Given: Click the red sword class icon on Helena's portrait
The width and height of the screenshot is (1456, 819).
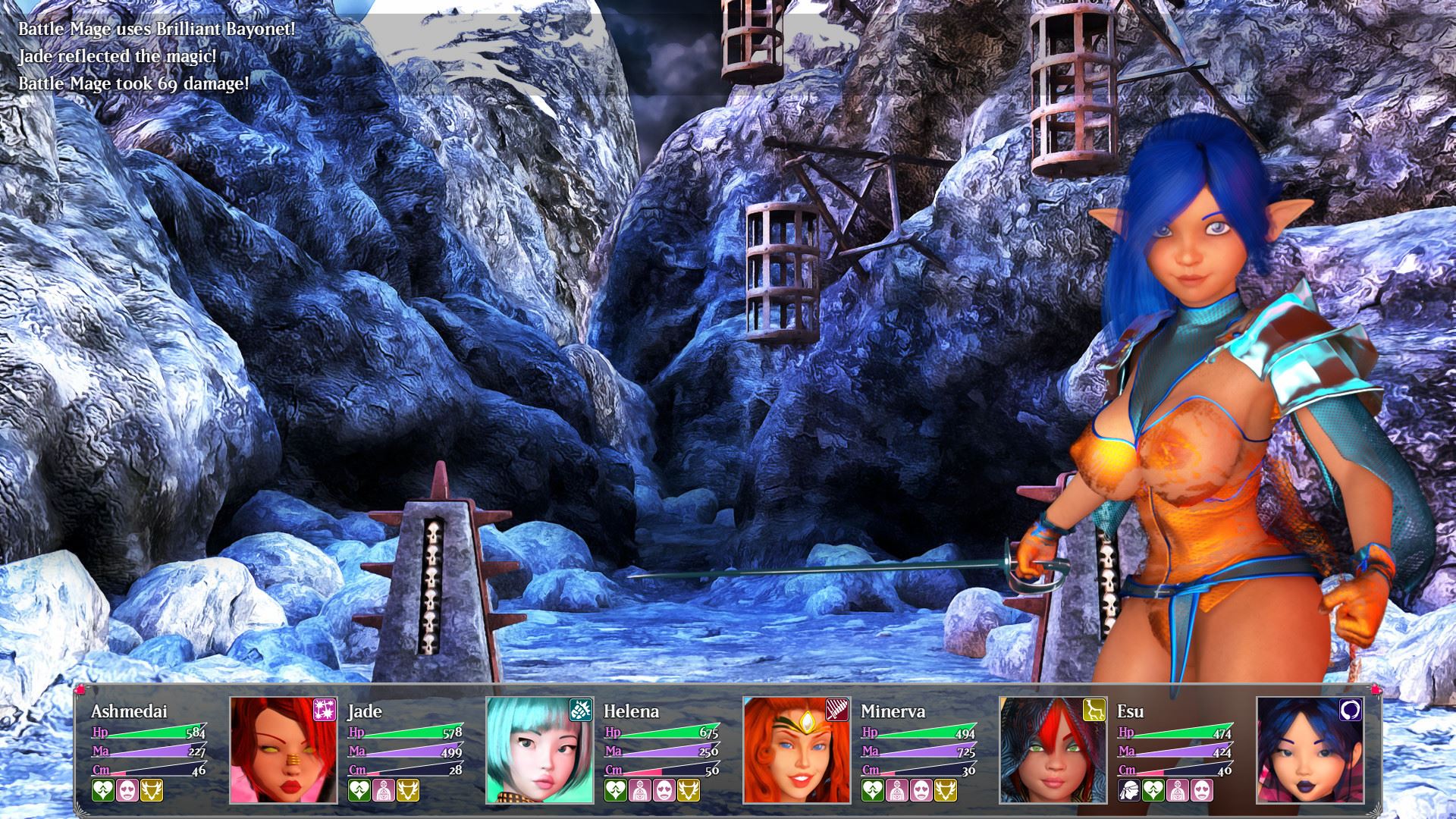Looking at the screenshot, I should tap(837, 710).
